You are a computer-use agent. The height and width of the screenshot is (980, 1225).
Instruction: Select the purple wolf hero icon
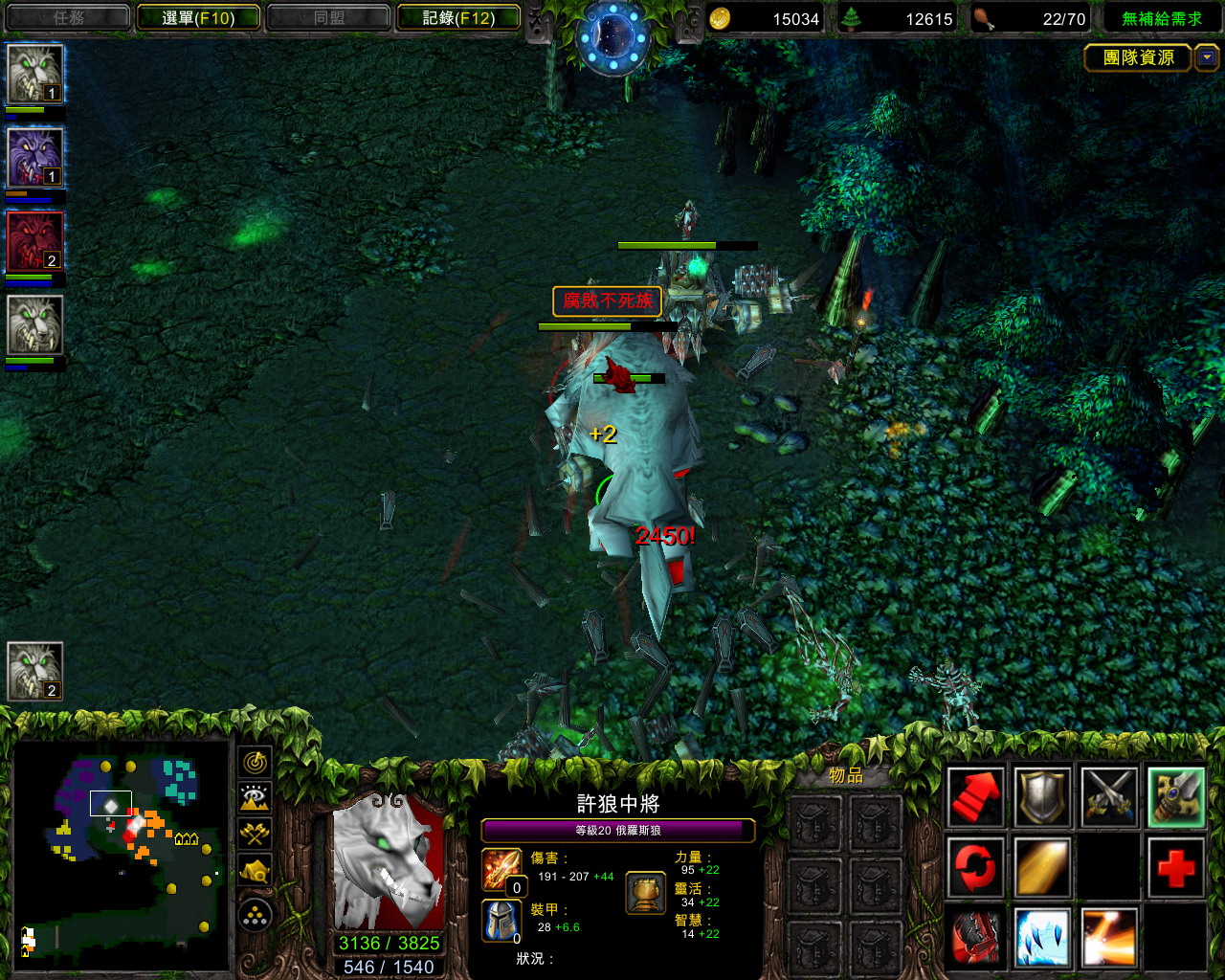click(35, 157)
